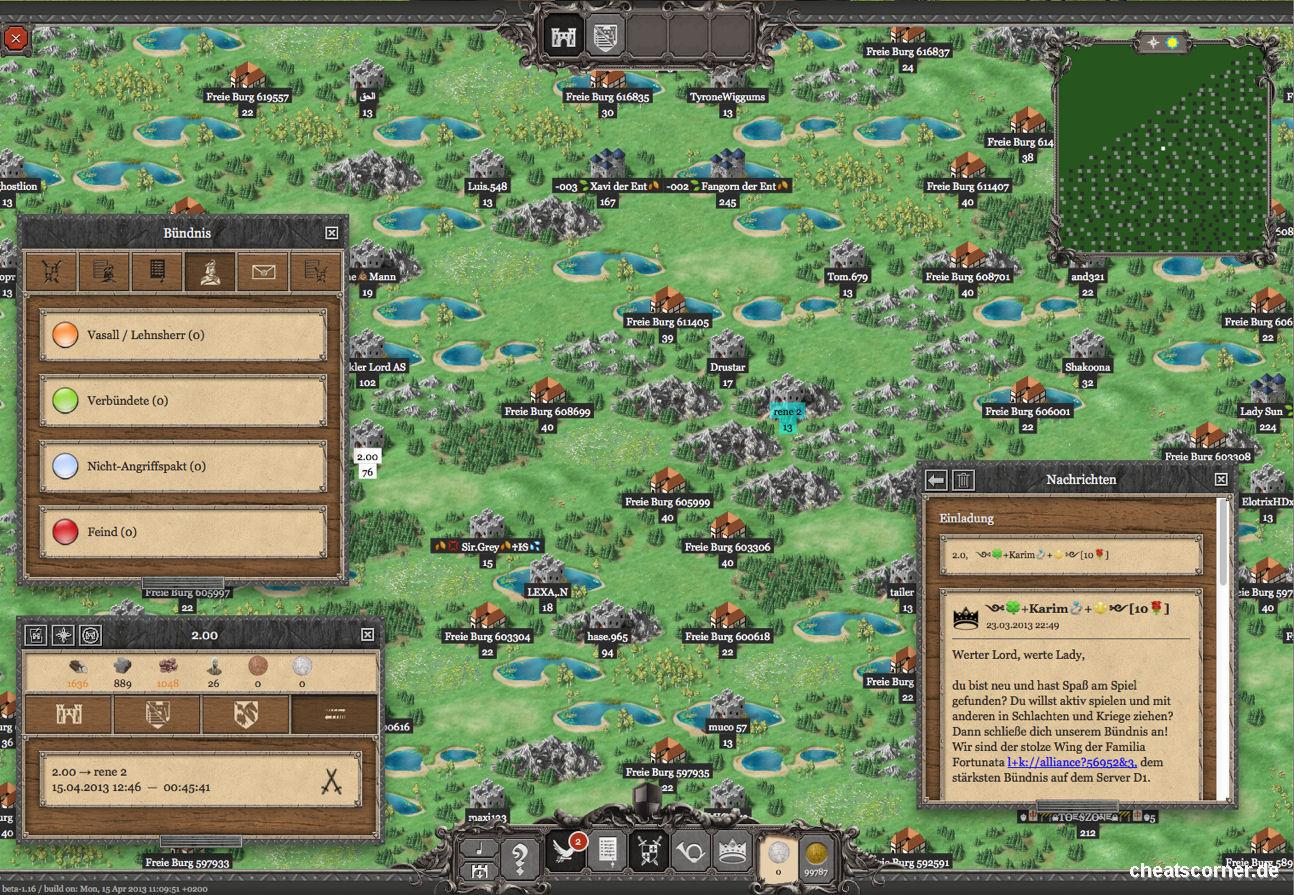Follow the alliance link in the message
Viewport: 1294px width, 895px height.
pyautogui.click(x=1071, y=762)
